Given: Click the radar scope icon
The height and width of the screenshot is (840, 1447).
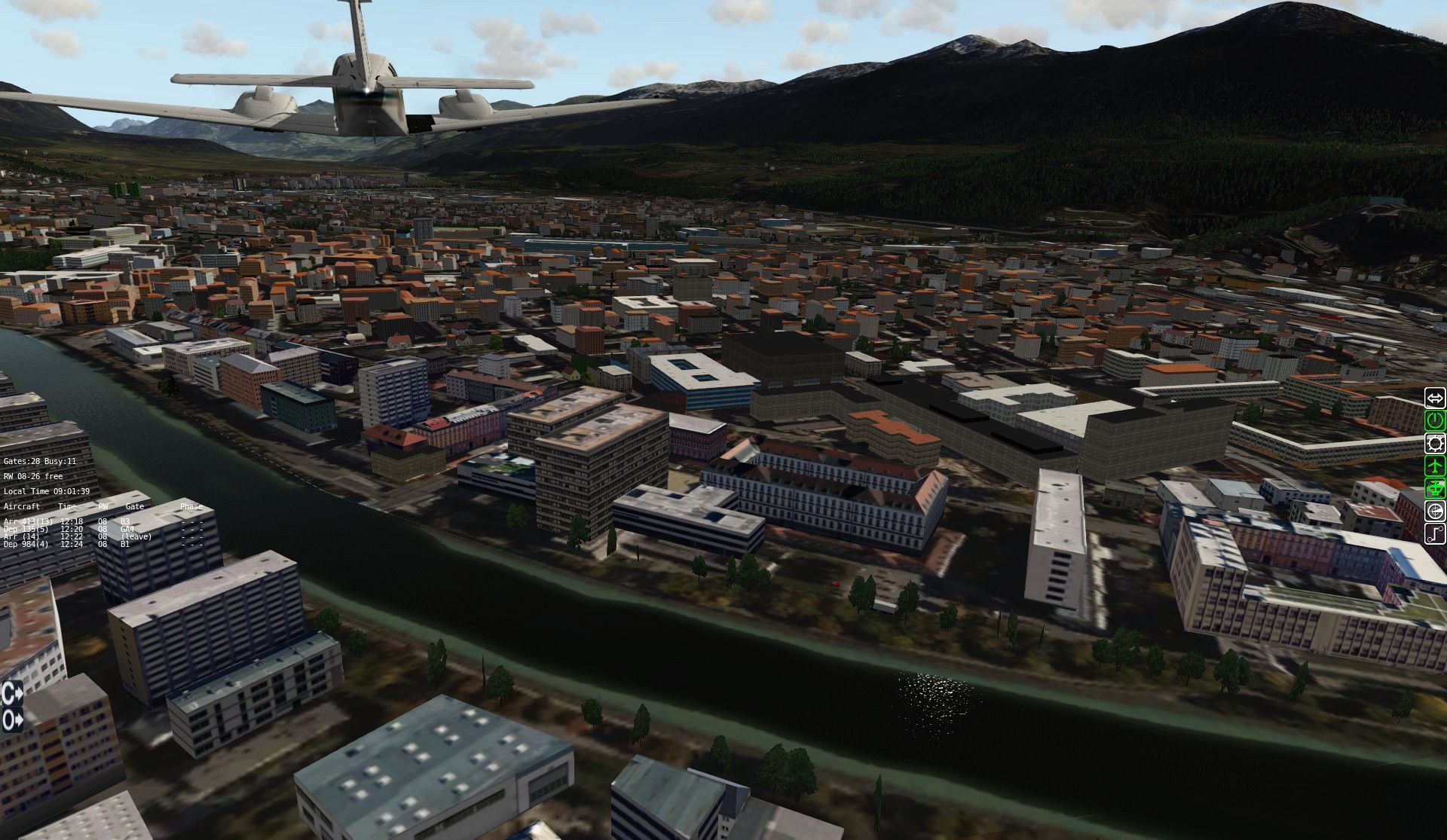Looking at the screenshot, I should pyautogui.click(x=1435, y=512).
